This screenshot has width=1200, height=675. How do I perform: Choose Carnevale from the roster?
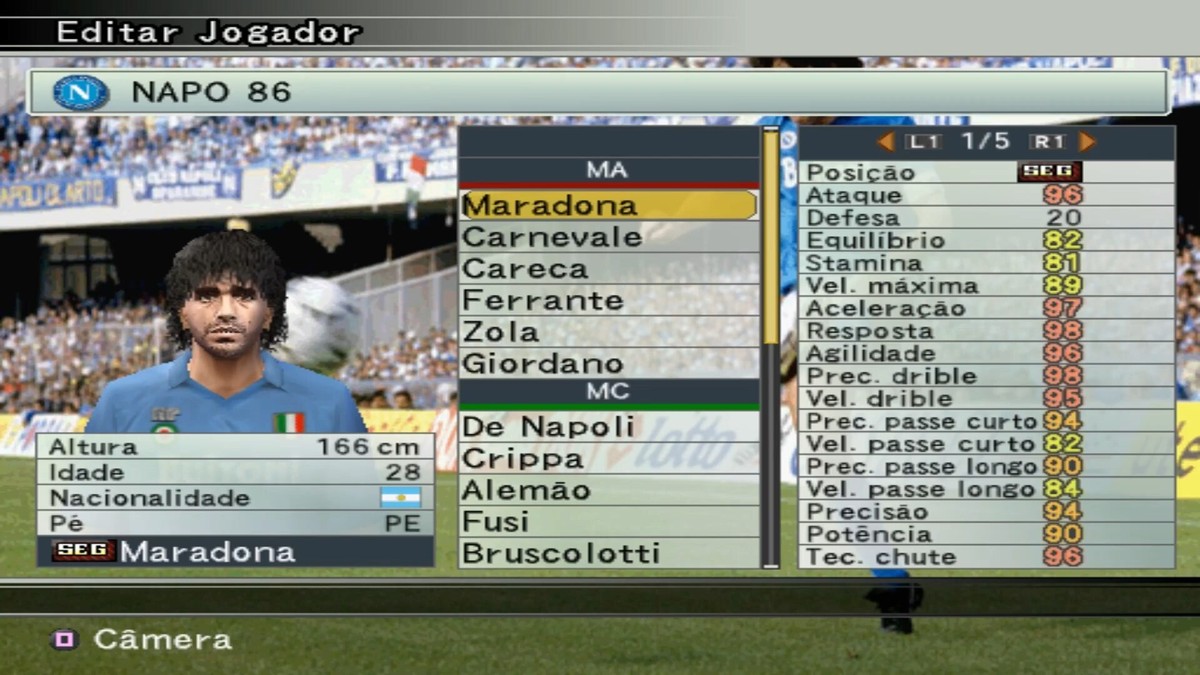click(x=608, y=237)
